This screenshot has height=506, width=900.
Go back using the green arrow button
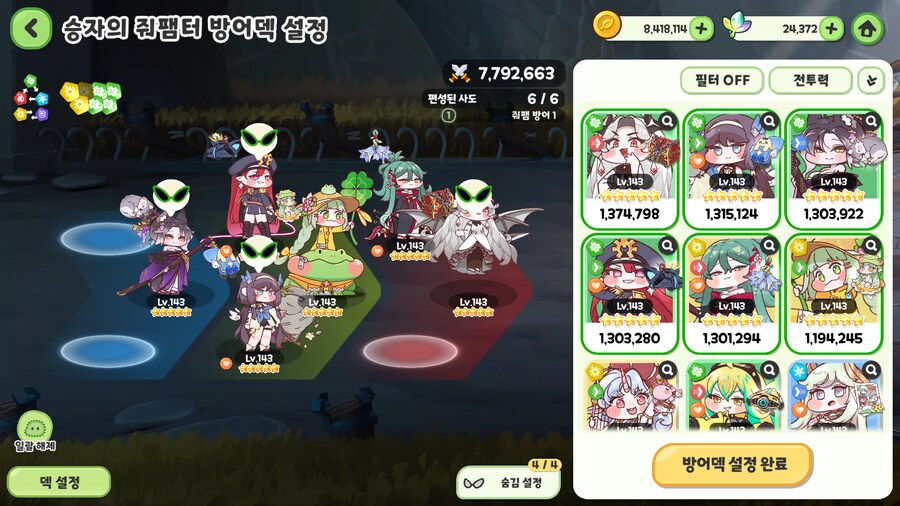click(31, 28)
